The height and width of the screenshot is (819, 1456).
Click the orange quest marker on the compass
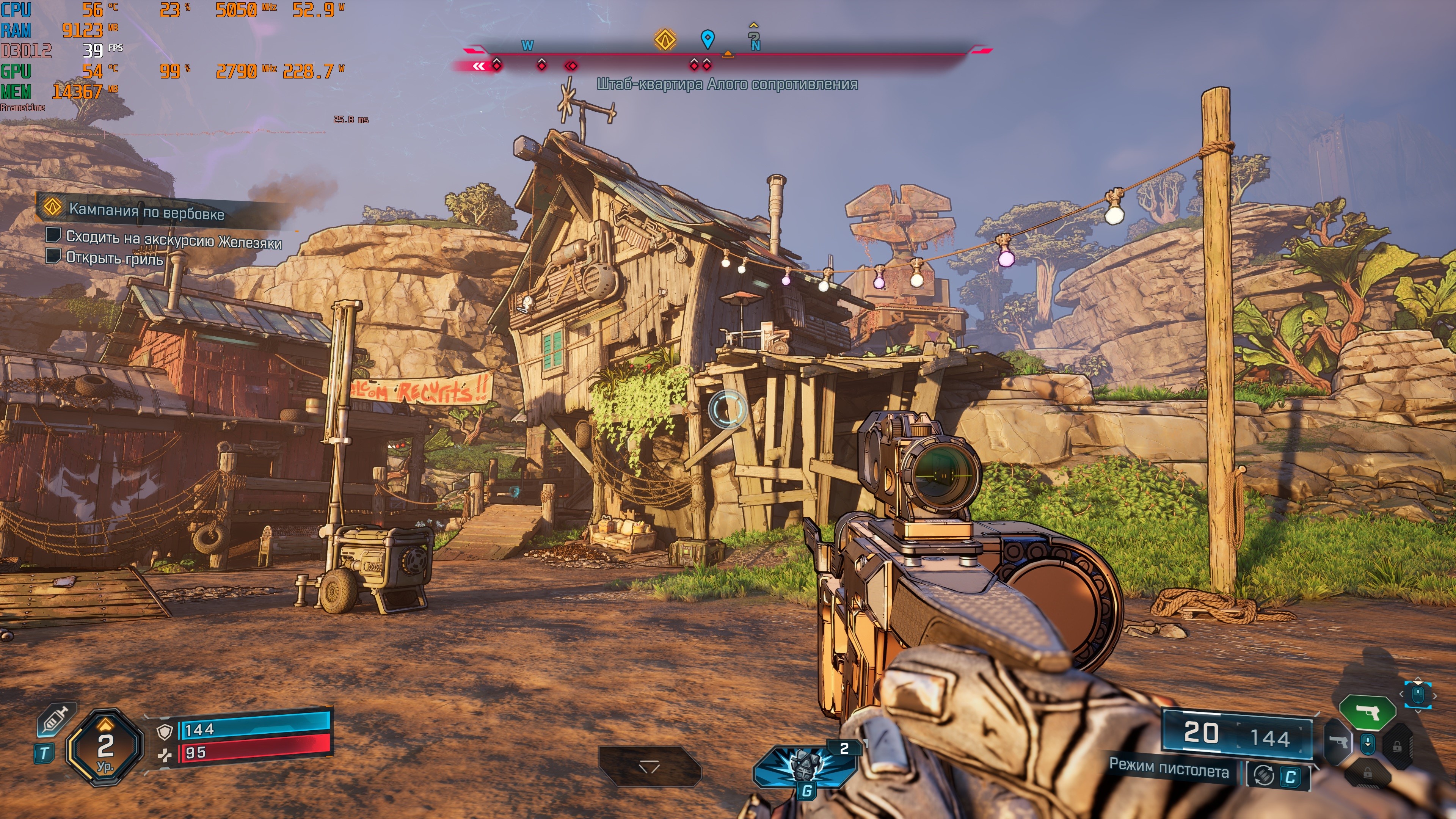pos(665,39)
